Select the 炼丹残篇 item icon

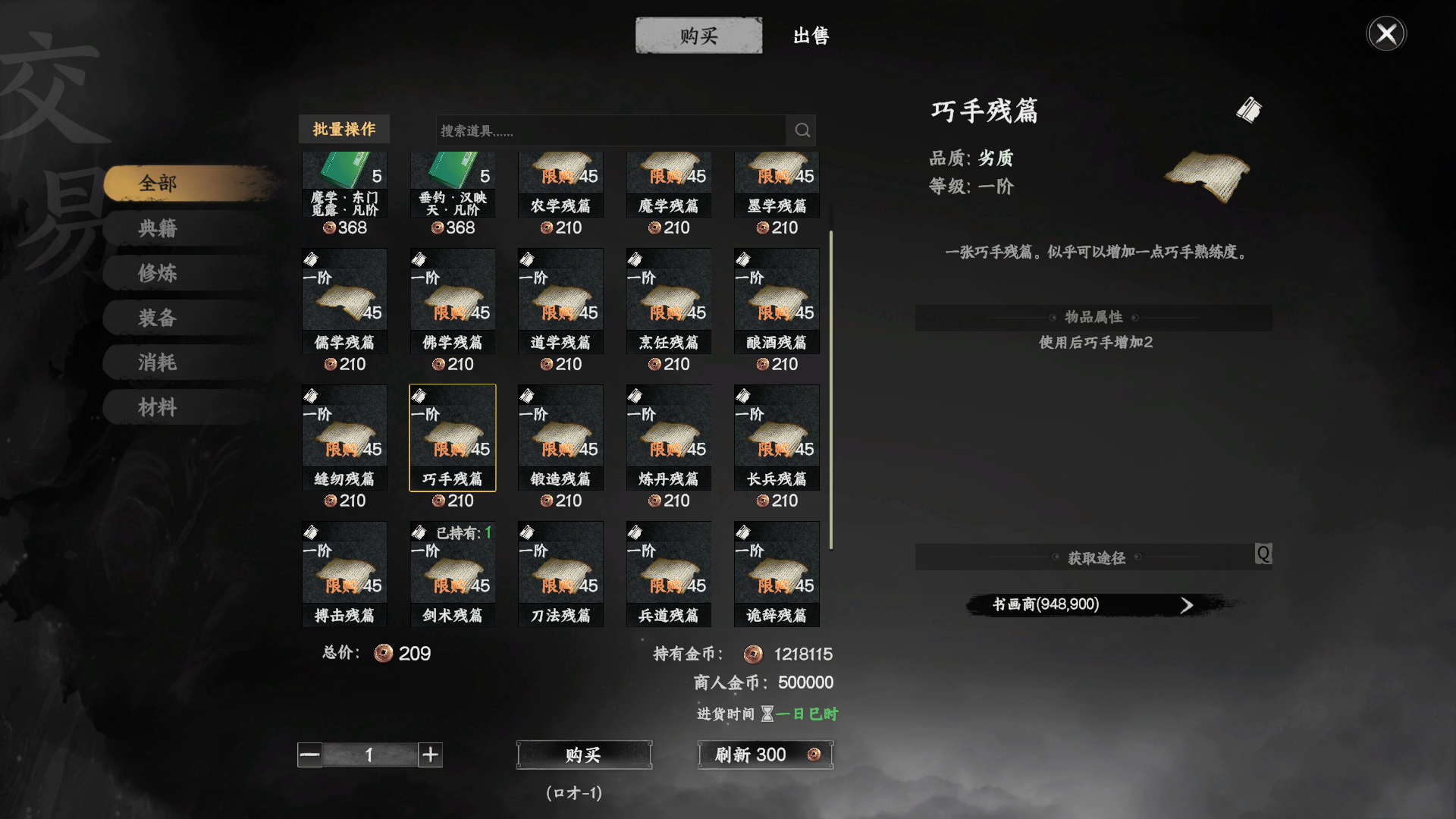[668, 436]
